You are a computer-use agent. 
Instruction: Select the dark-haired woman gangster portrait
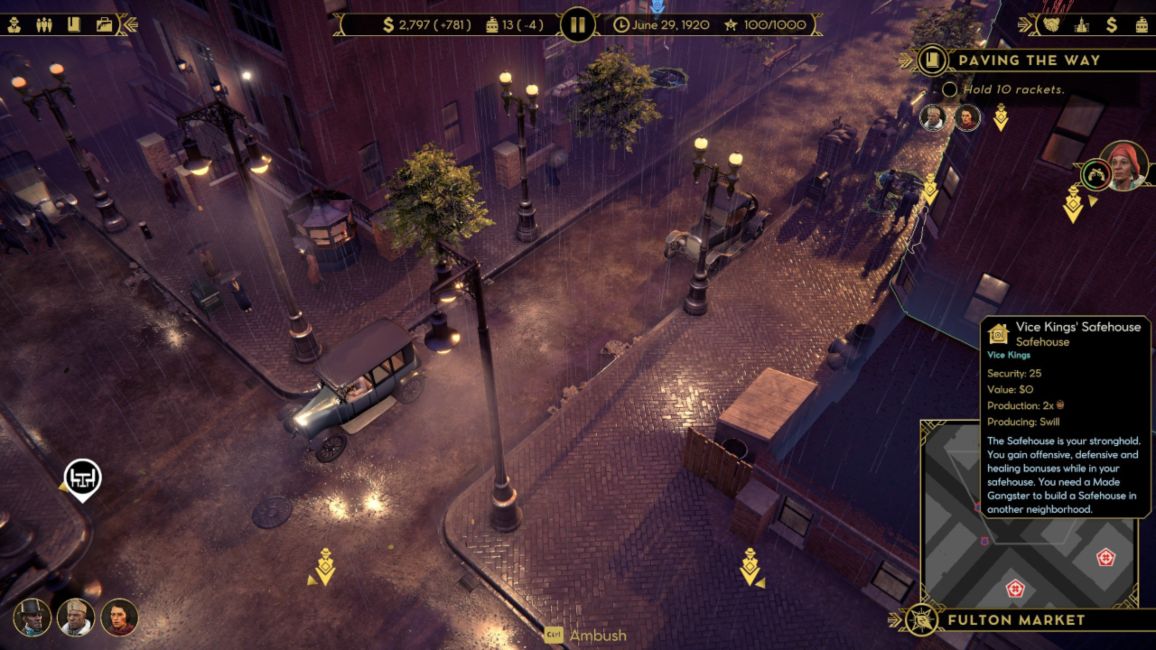coord(119,616)
